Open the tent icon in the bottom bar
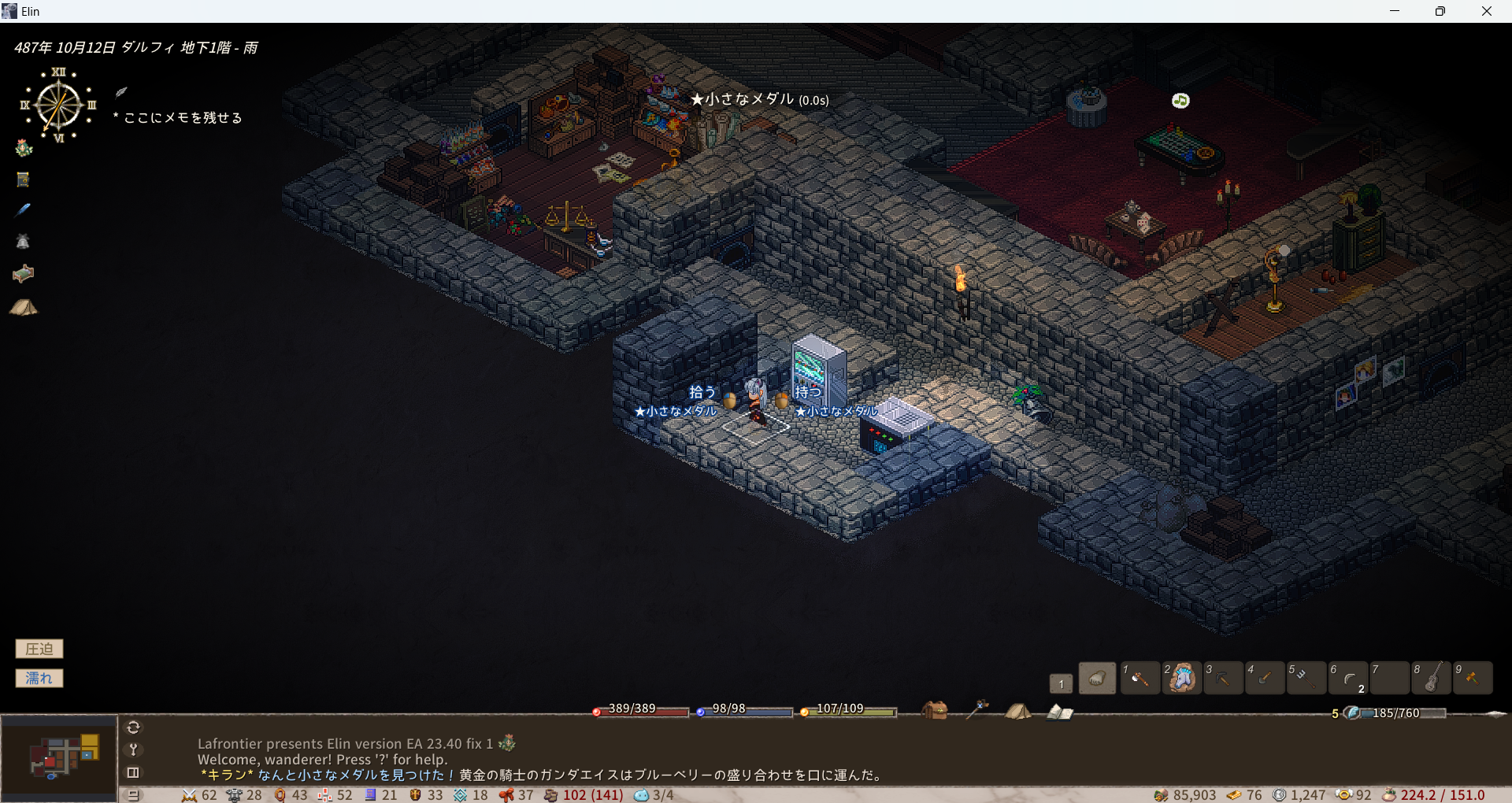The width and height of the screenshot is (1512, 803). click(1017, 712)
